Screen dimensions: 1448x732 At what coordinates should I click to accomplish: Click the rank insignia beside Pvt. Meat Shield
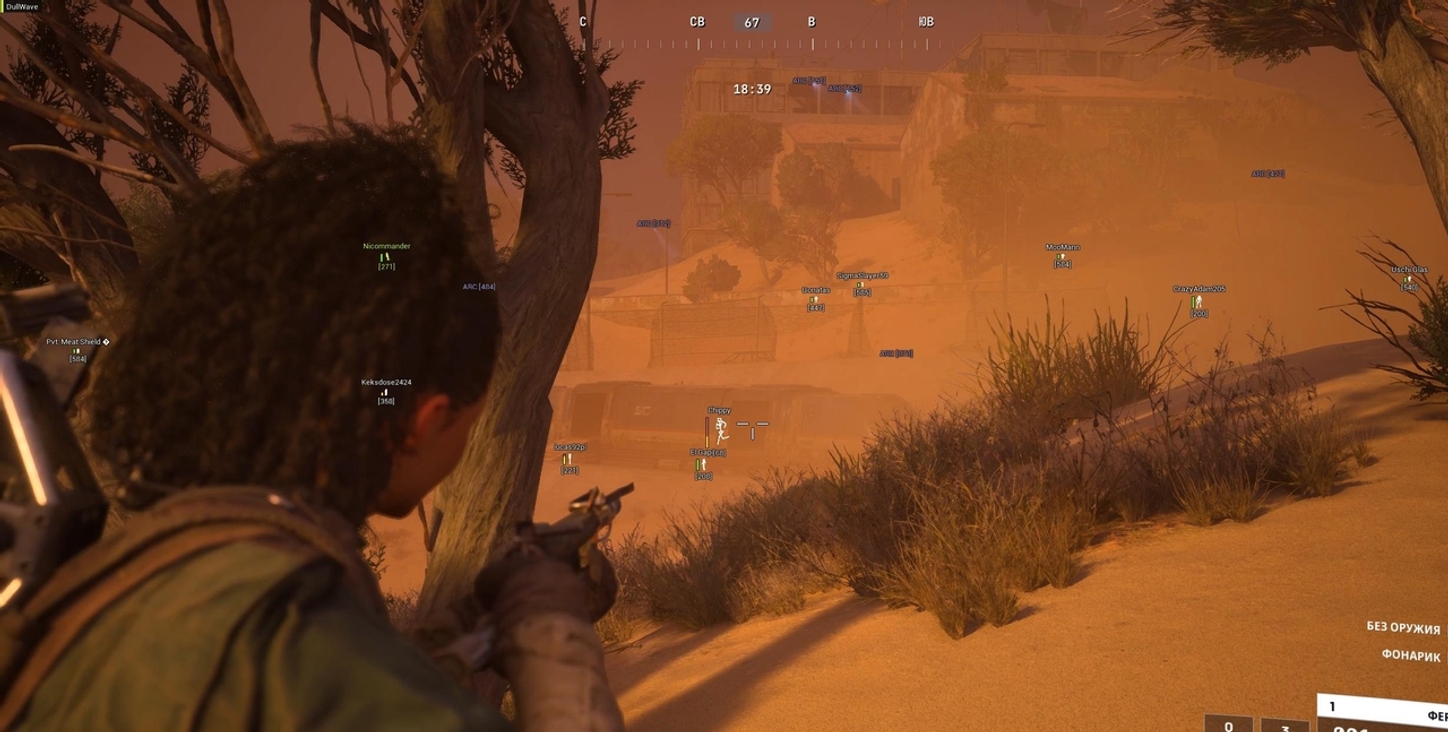tap(106, 342)
